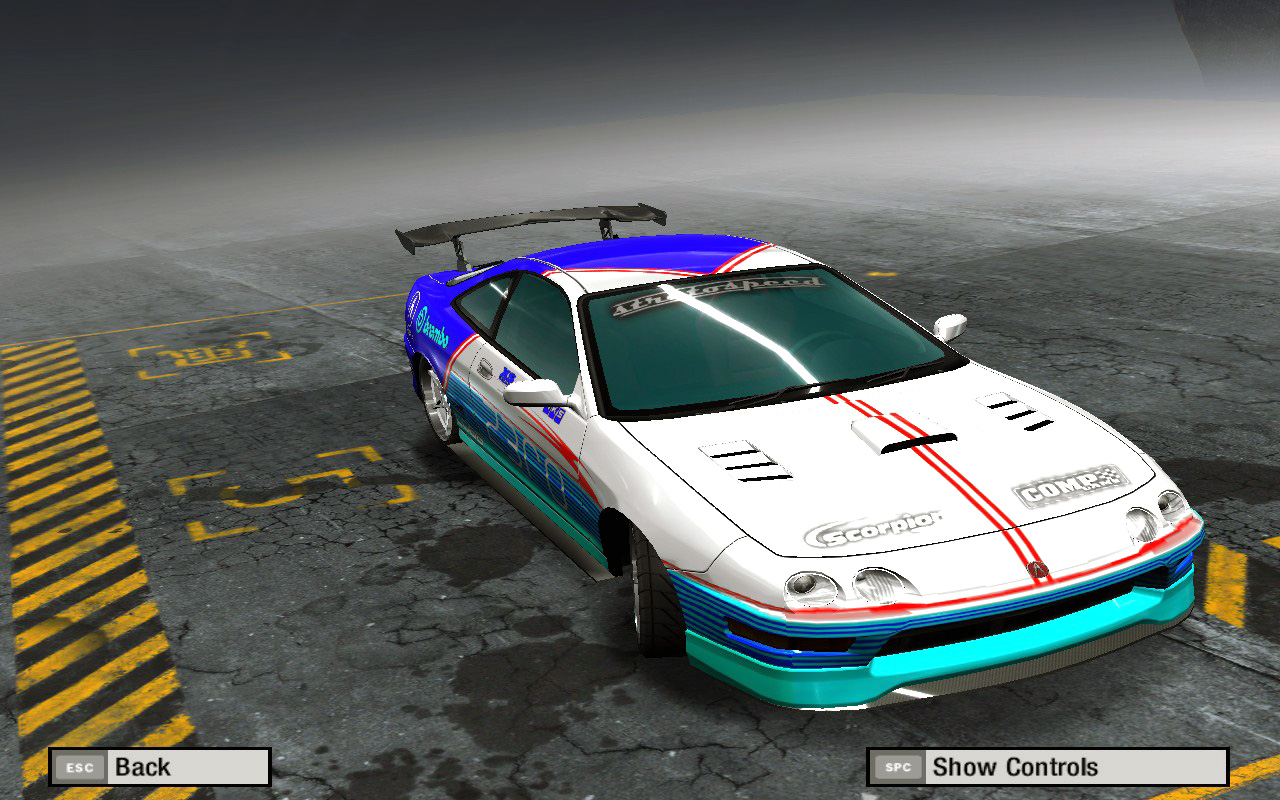
Task: Select the Show Controls button
Action: [1047, 767]
